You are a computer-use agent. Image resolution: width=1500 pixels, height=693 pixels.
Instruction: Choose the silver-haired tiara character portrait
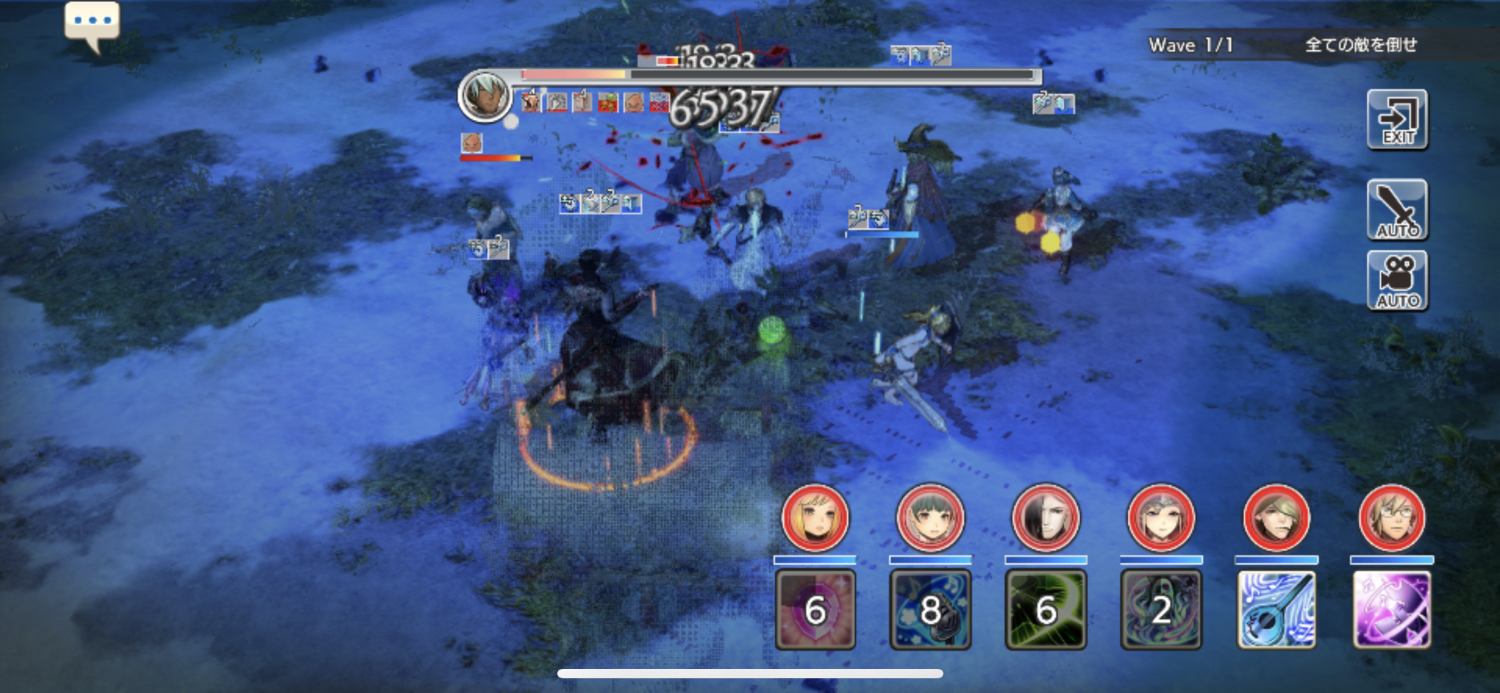click(1161, 518)
